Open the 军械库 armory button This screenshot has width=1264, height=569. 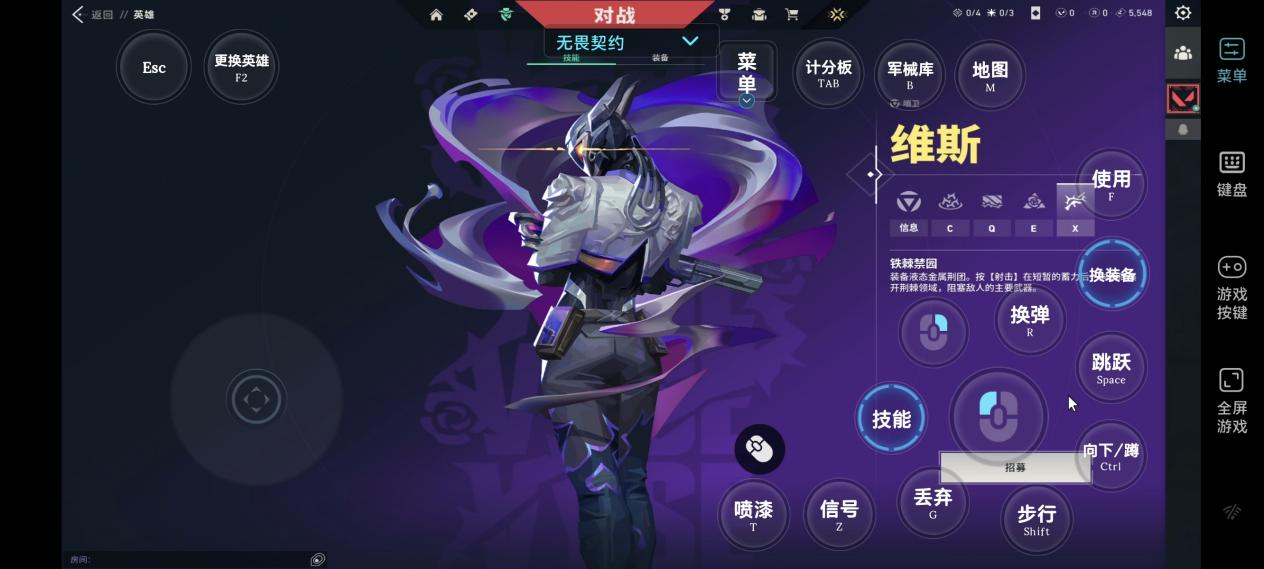910,75
